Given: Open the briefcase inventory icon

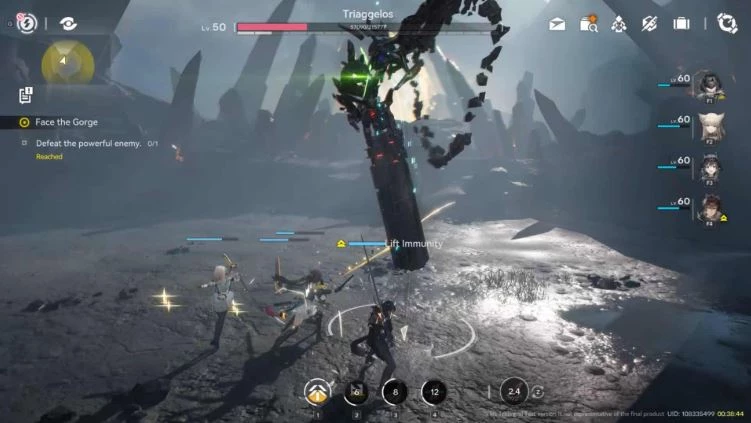Looking at the screenshot, I should click(681, 23).
